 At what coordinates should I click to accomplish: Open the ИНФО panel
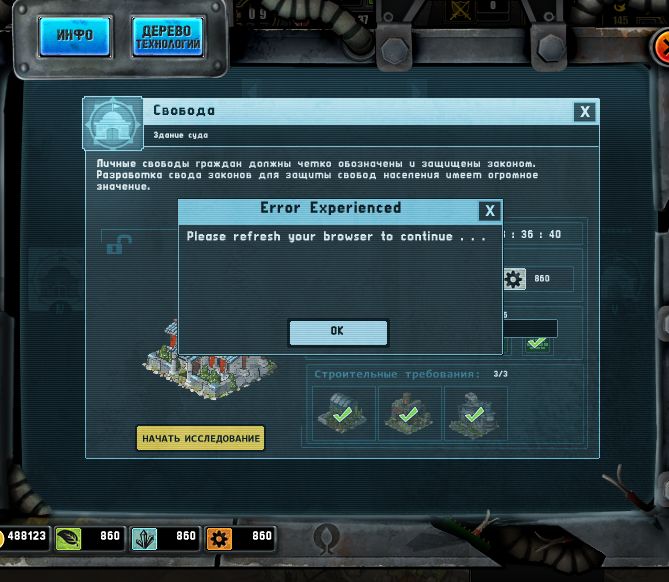click(74, 35)
